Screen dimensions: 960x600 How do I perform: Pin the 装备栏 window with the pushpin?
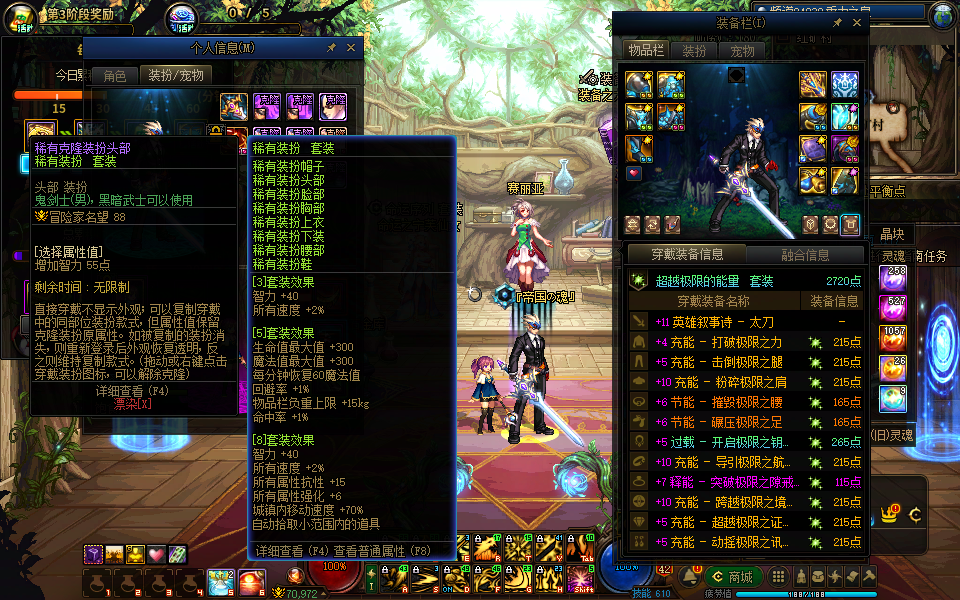(x=838, y=21)
